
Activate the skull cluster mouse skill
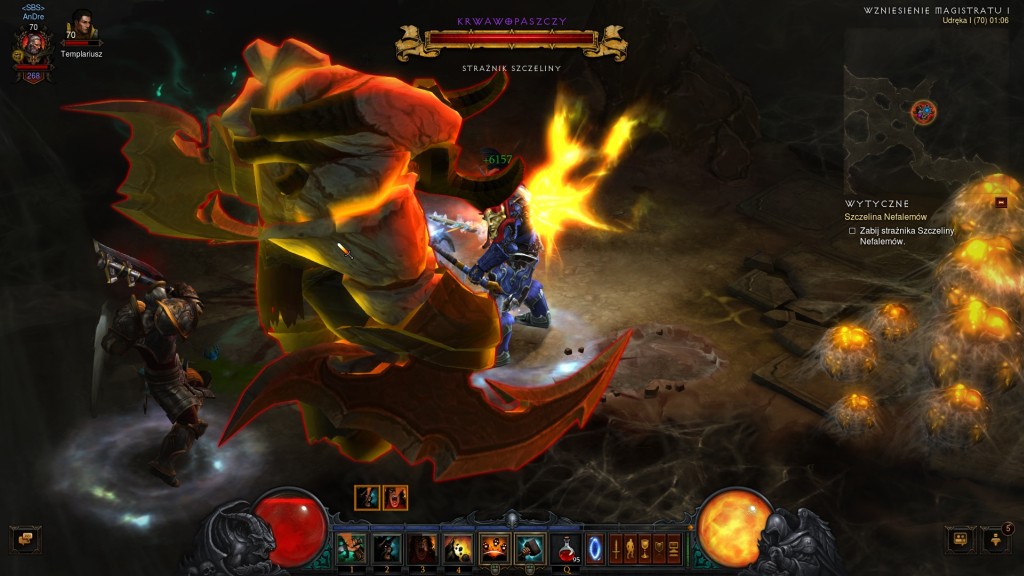click(x=495, y=547)
